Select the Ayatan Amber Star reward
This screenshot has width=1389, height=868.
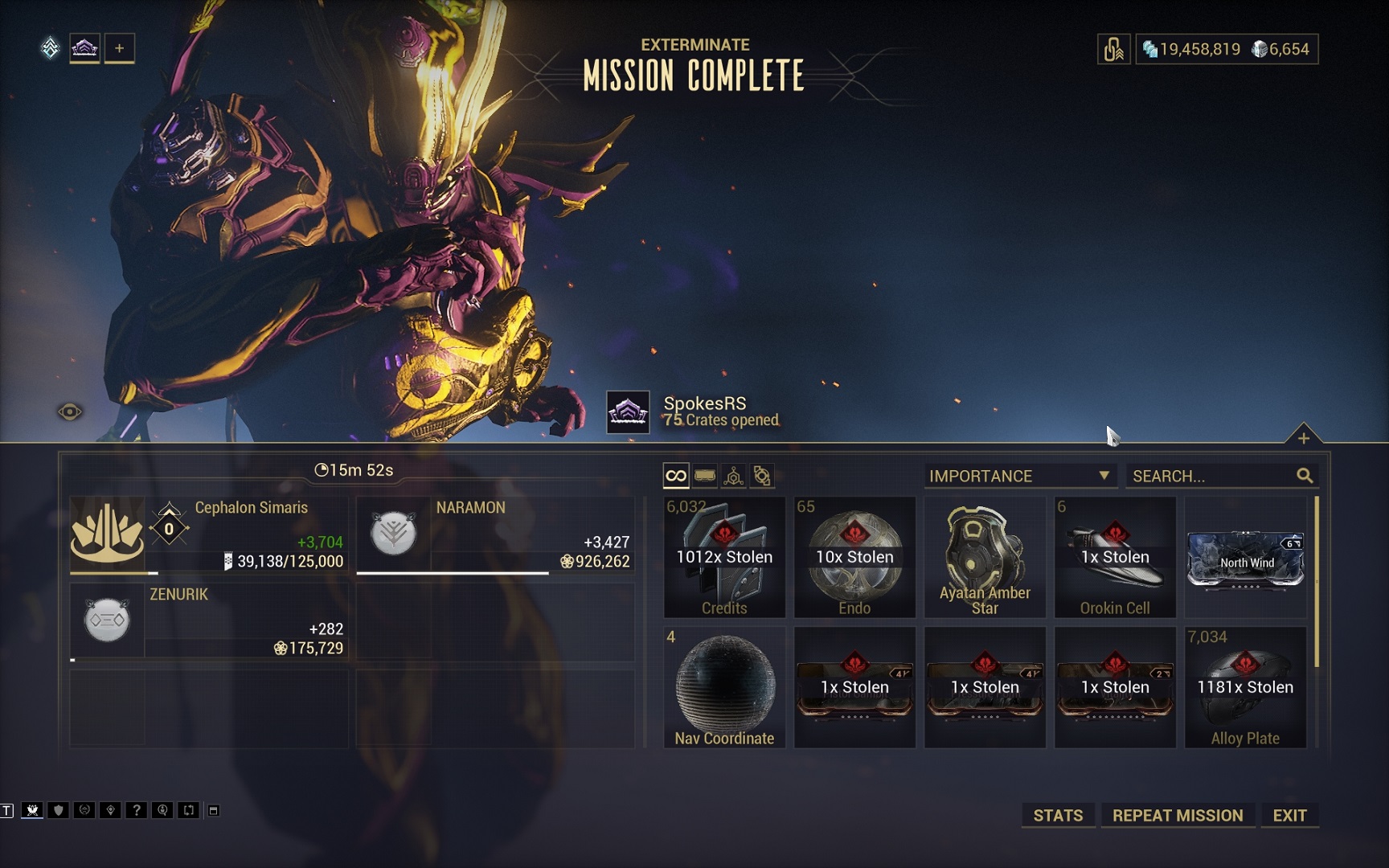coord(985,557)
